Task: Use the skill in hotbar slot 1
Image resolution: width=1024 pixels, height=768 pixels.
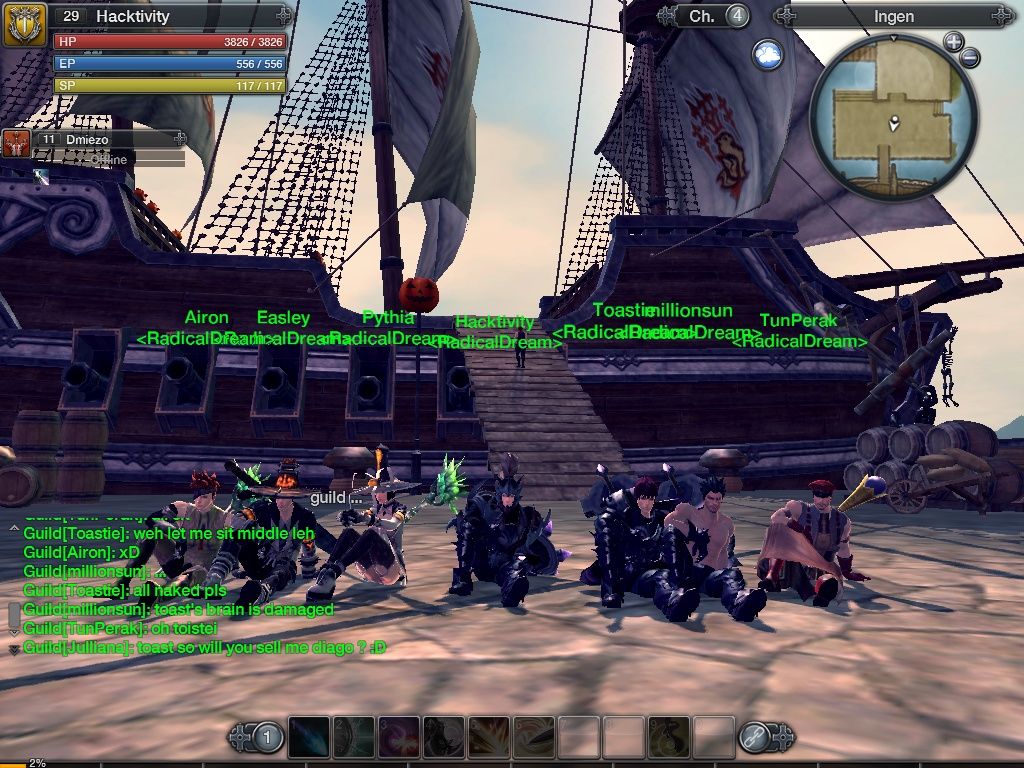Action: pyautogui.click(x=309, y=737)
